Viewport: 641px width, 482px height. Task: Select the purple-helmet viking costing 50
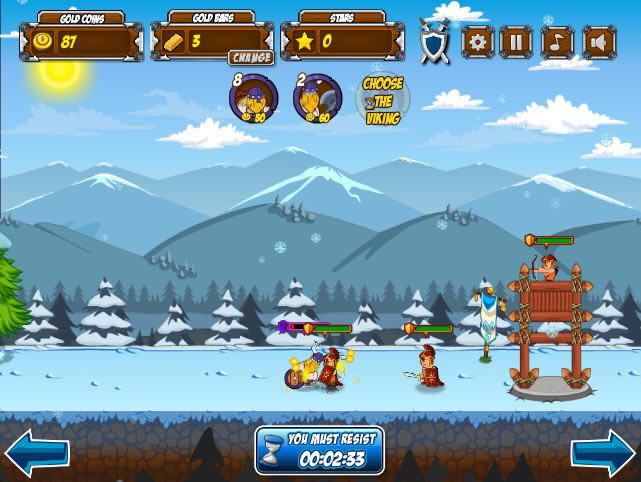(x=252, y=99)
